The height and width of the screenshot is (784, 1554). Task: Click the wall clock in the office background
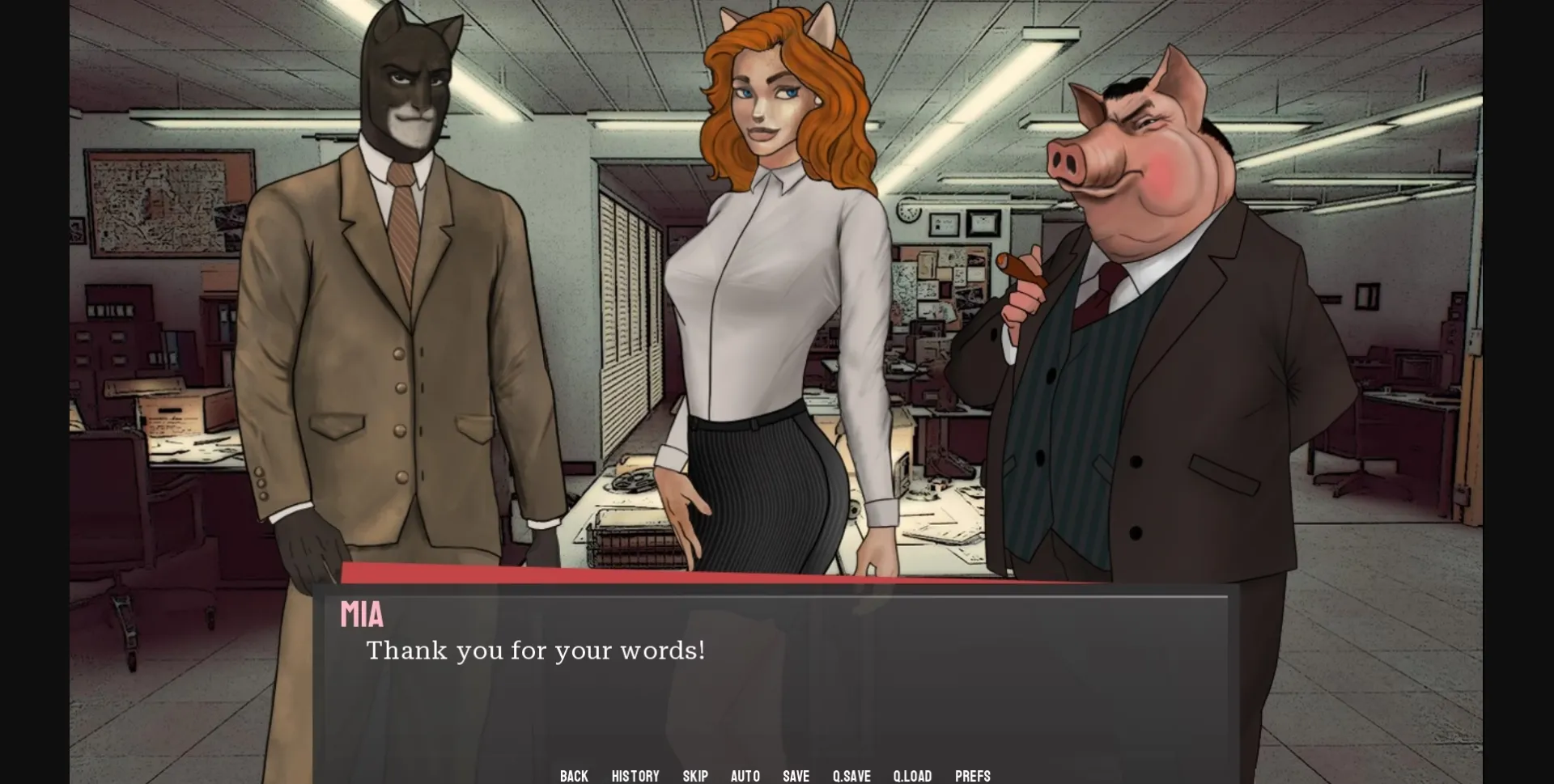[908, 209]
